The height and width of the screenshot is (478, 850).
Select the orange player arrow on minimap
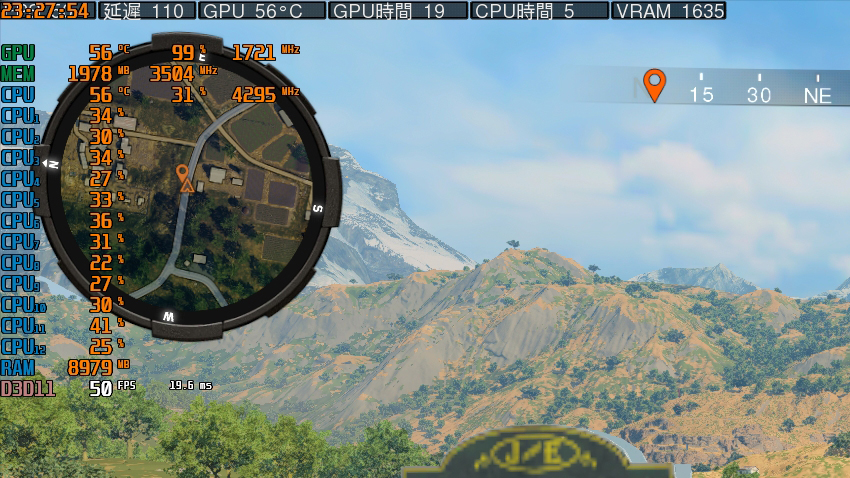pyautogui.click(x=184, y=178)
